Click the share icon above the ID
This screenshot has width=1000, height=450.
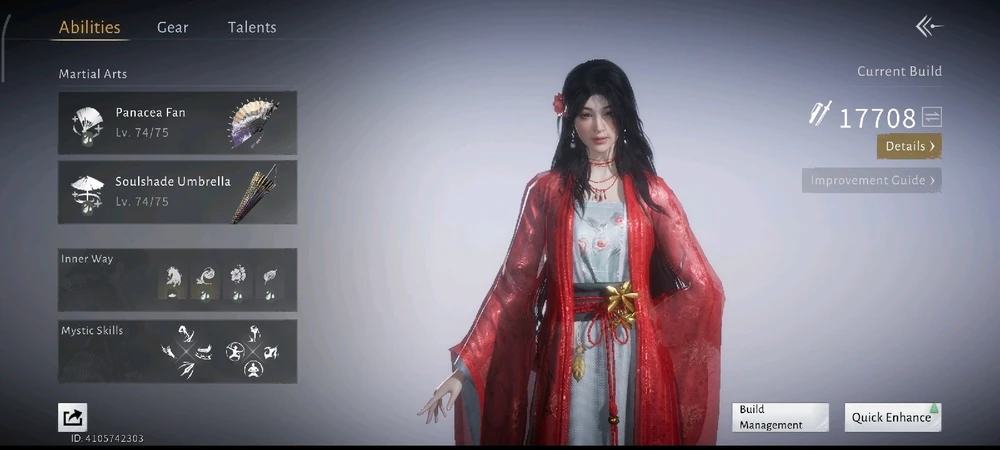[x=73, y=417]
